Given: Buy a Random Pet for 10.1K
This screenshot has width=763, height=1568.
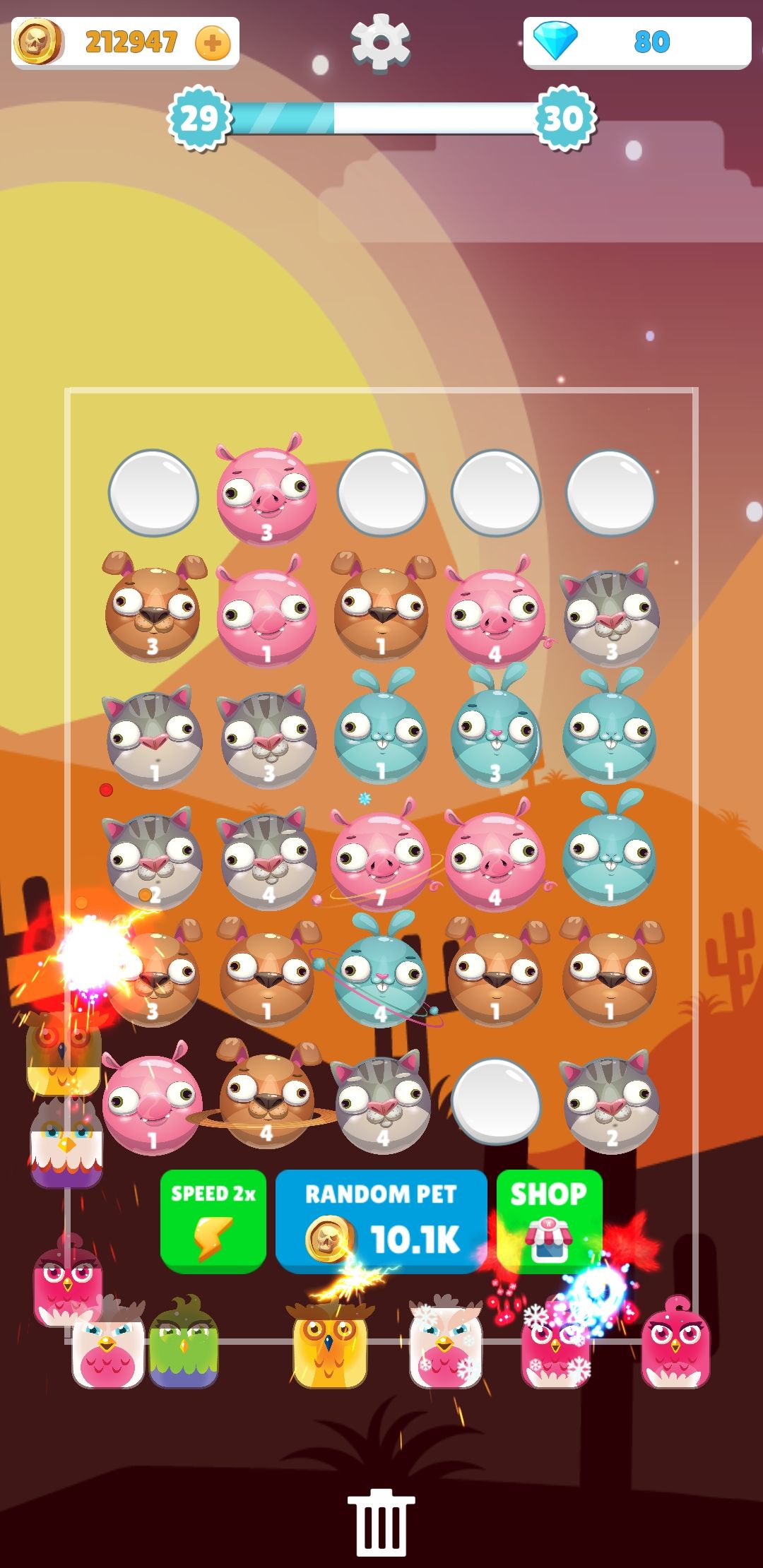Looking at the screenshot, I should point(381,1220).
